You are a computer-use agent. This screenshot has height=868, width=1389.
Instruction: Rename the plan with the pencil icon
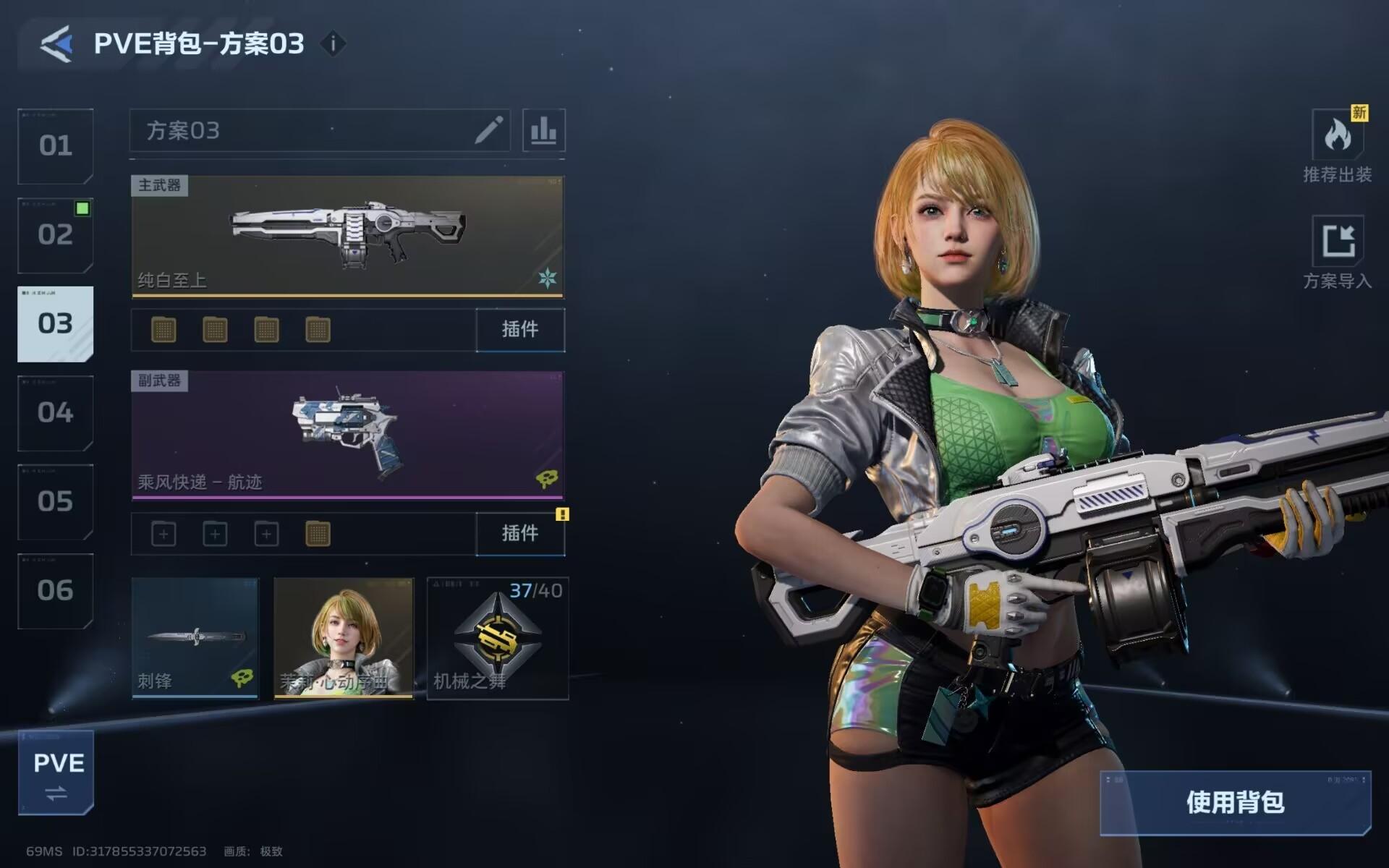click(x=488, y=130)
